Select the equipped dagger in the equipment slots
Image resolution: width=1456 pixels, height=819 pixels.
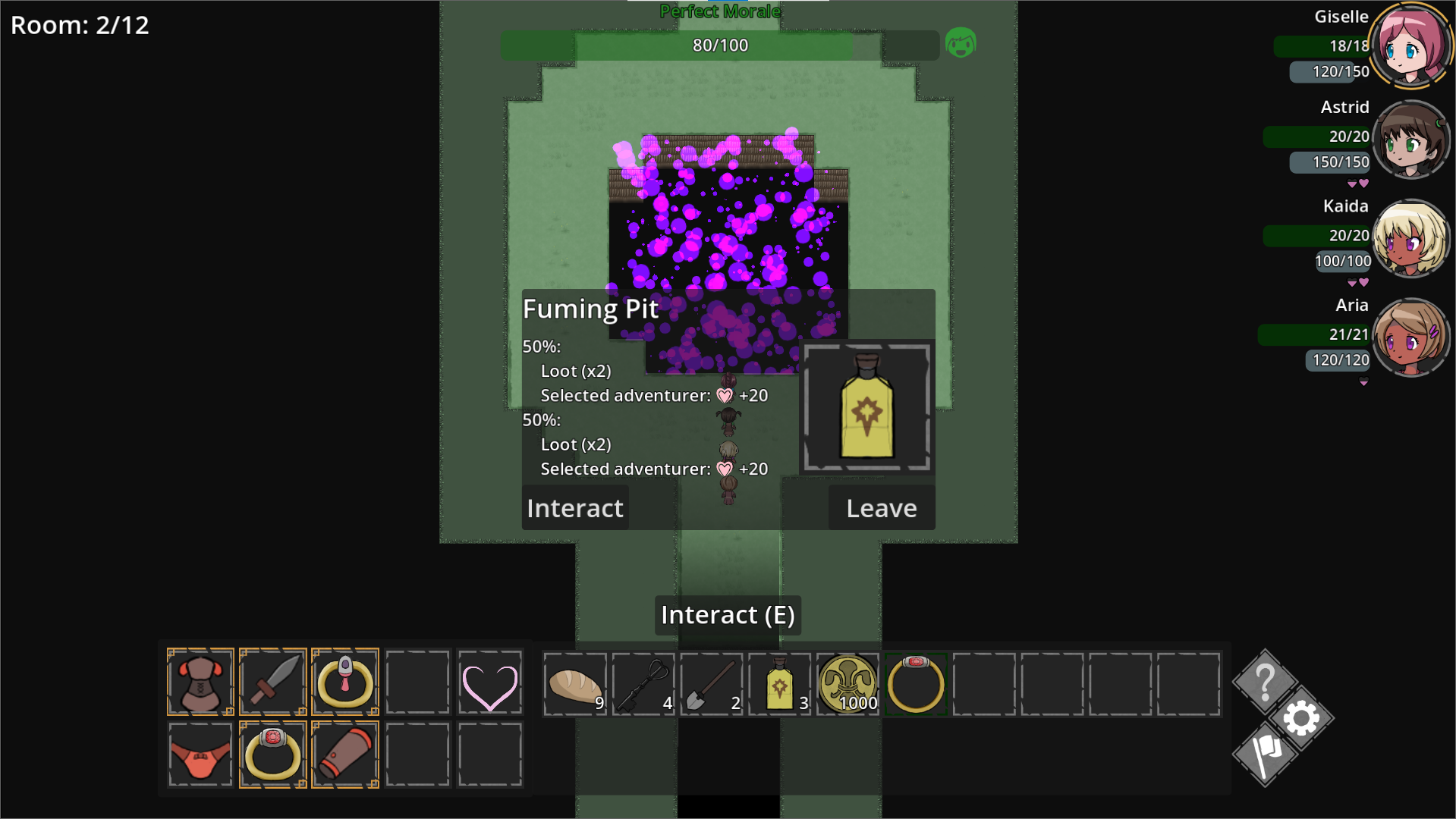[272, 681]
